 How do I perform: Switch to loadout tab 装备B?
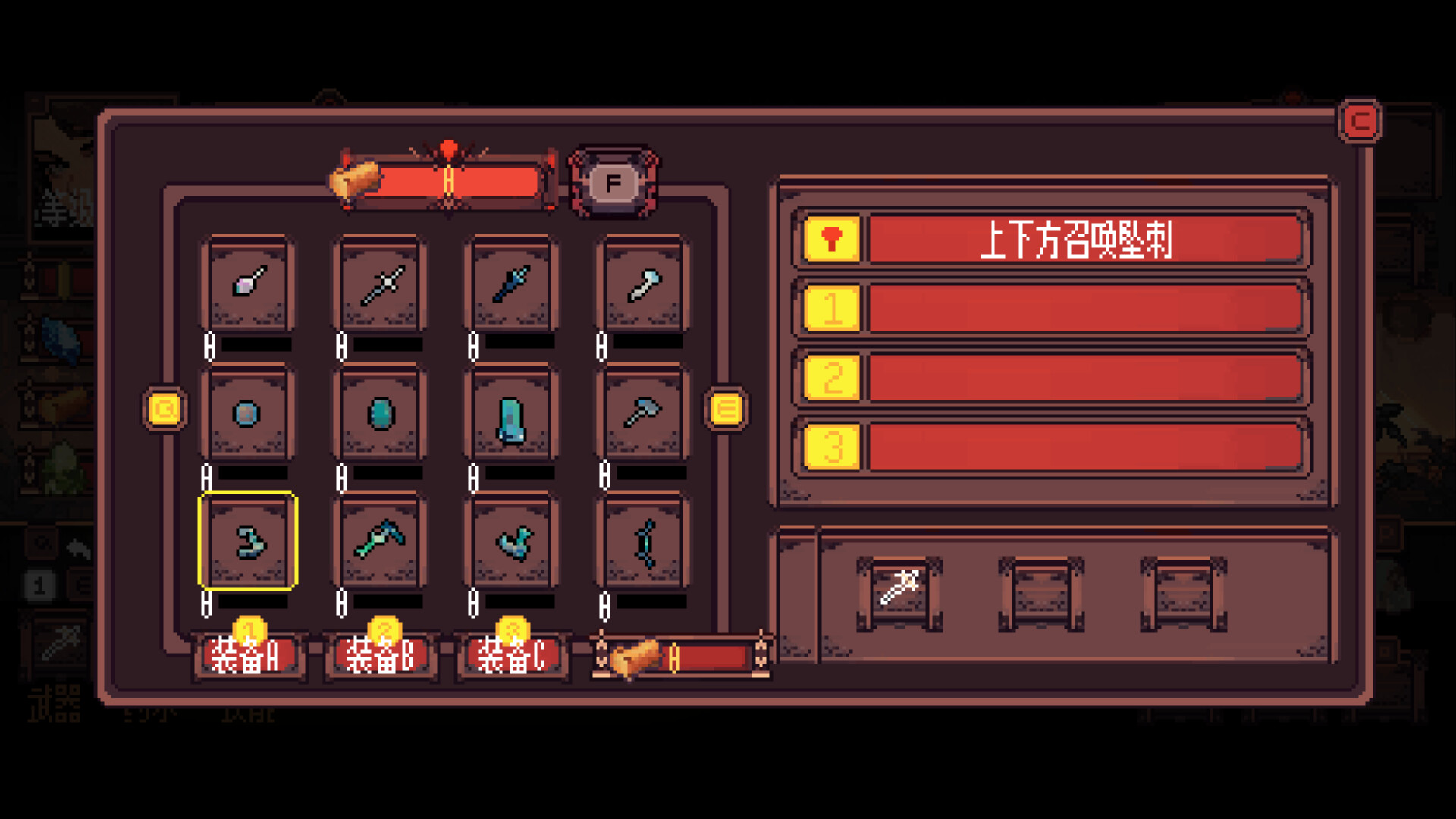click(x=380, y=658)
